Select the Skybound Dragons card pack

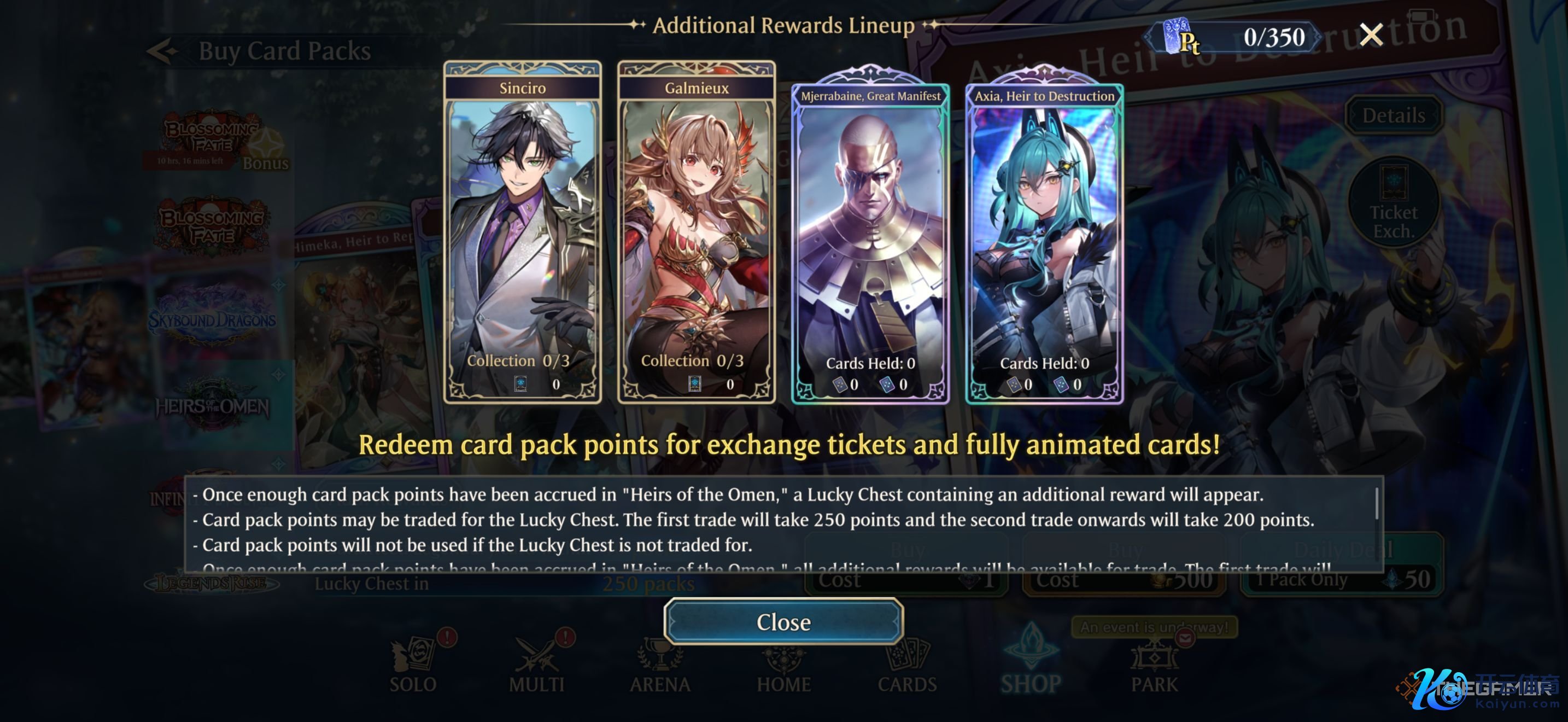[x=212, y=319]
